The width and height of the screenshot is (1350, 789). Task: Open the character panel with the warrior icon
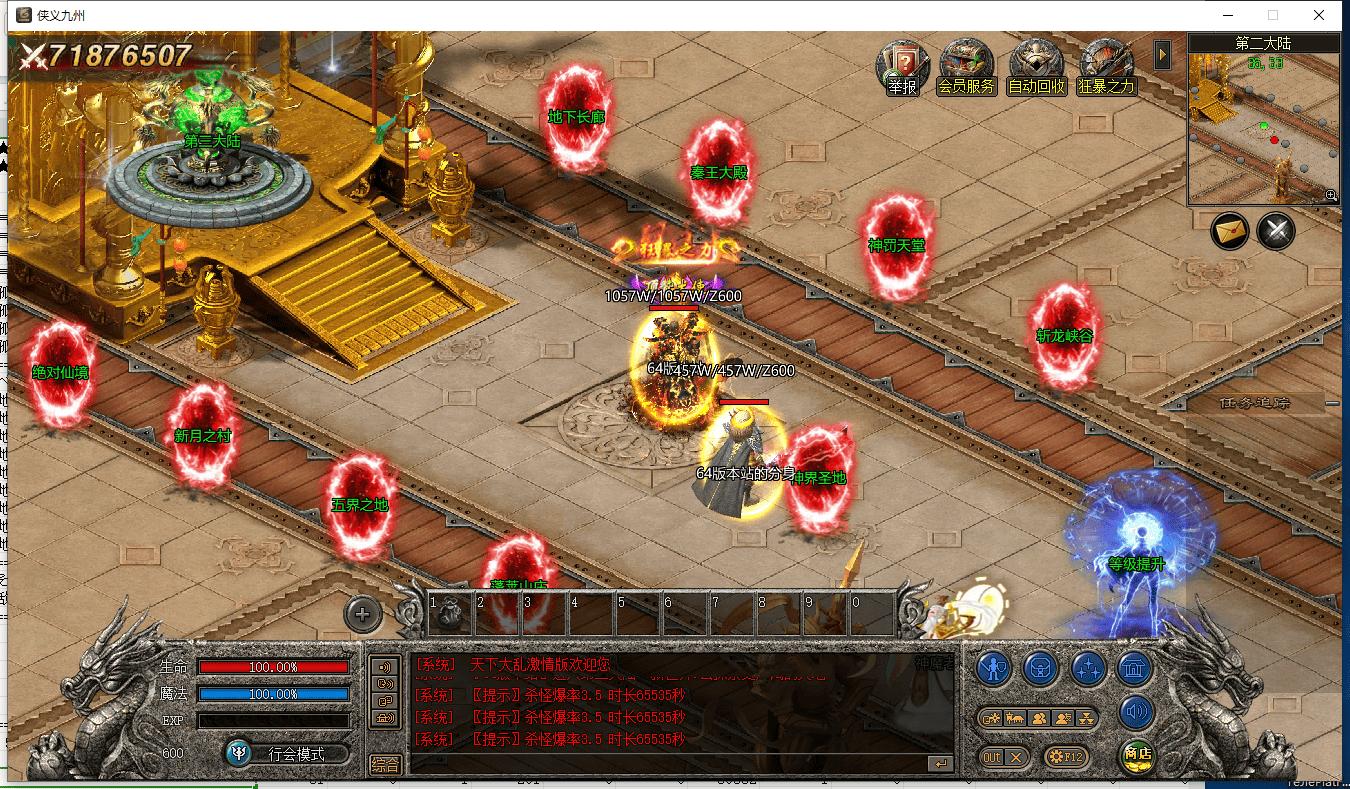pyautogui.click(x=994, y=667)
